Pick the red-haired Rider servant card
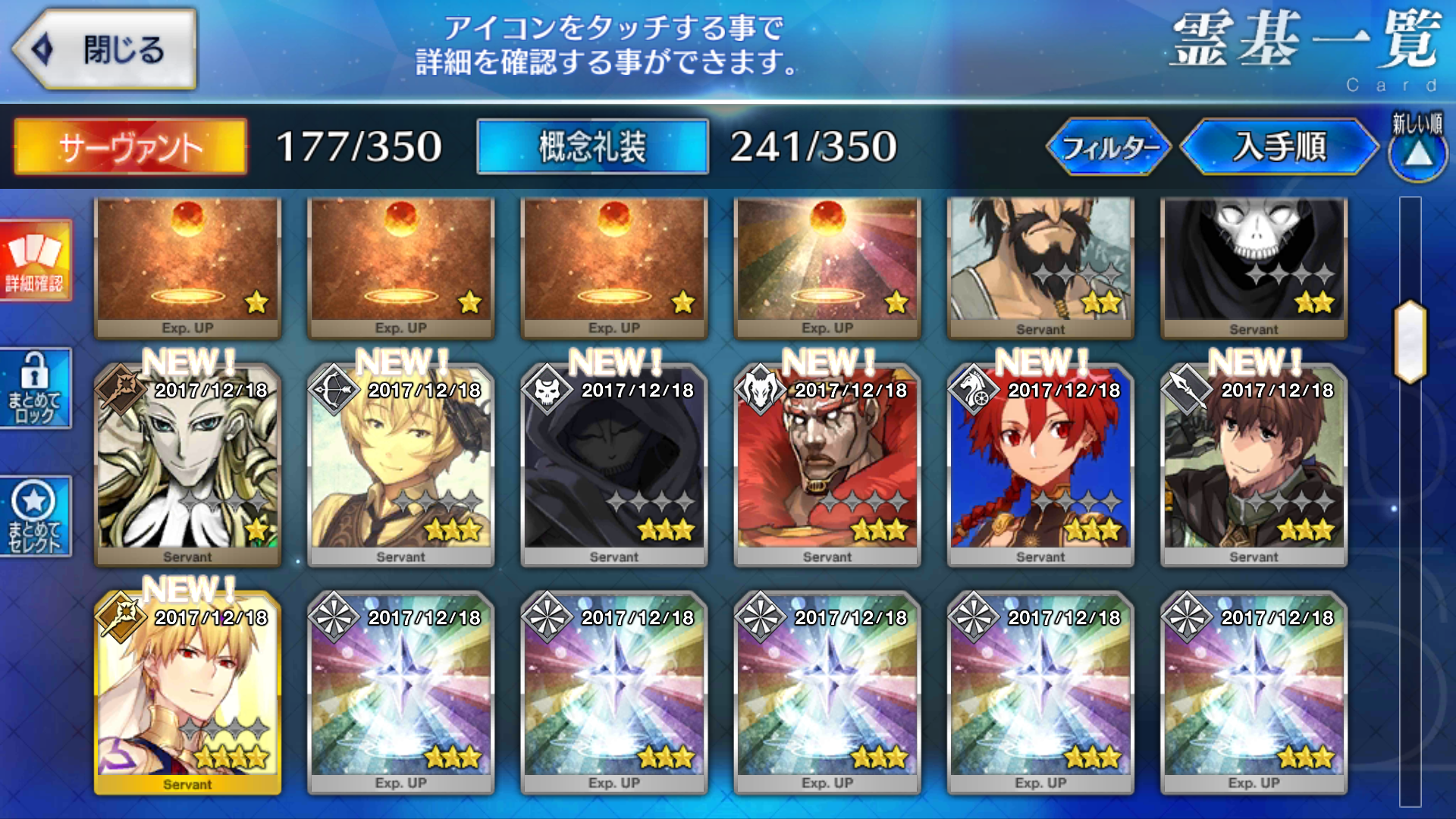Viewport: 1456px width, 819px height. (1040, 465)
